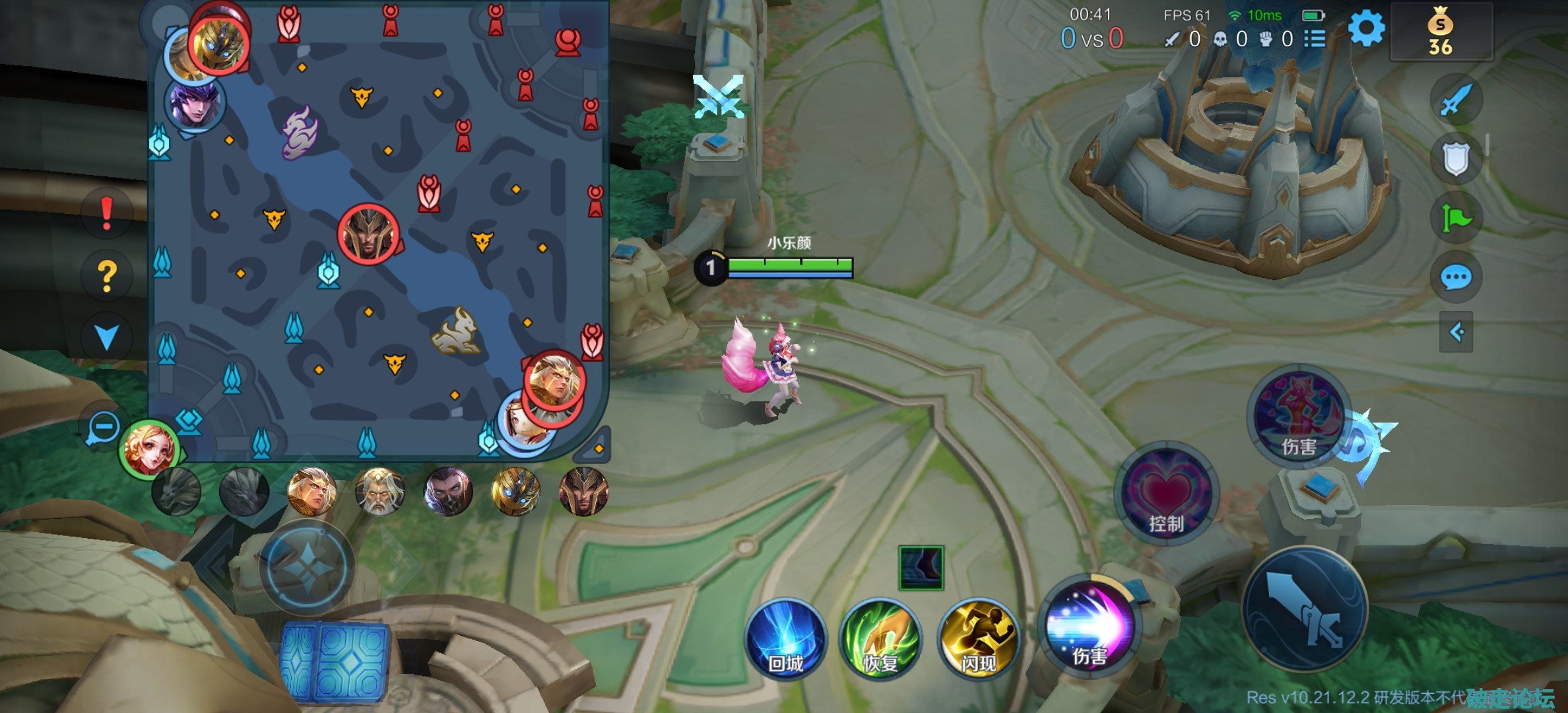Activate the 闪现 flash spell
The height and width of the screenshot is (713, 1568).
[978, 639]
